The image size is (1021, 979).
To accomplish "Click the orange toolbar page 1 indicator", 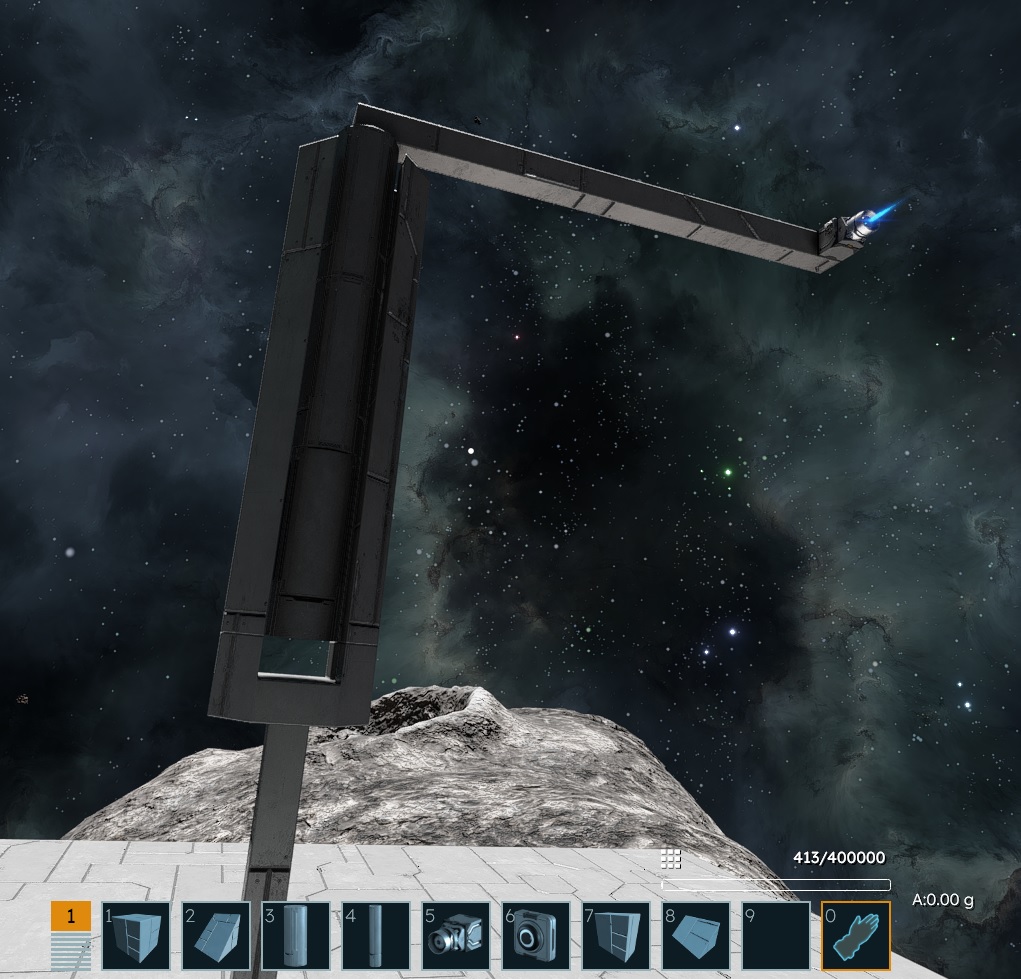I will point(71,916).
